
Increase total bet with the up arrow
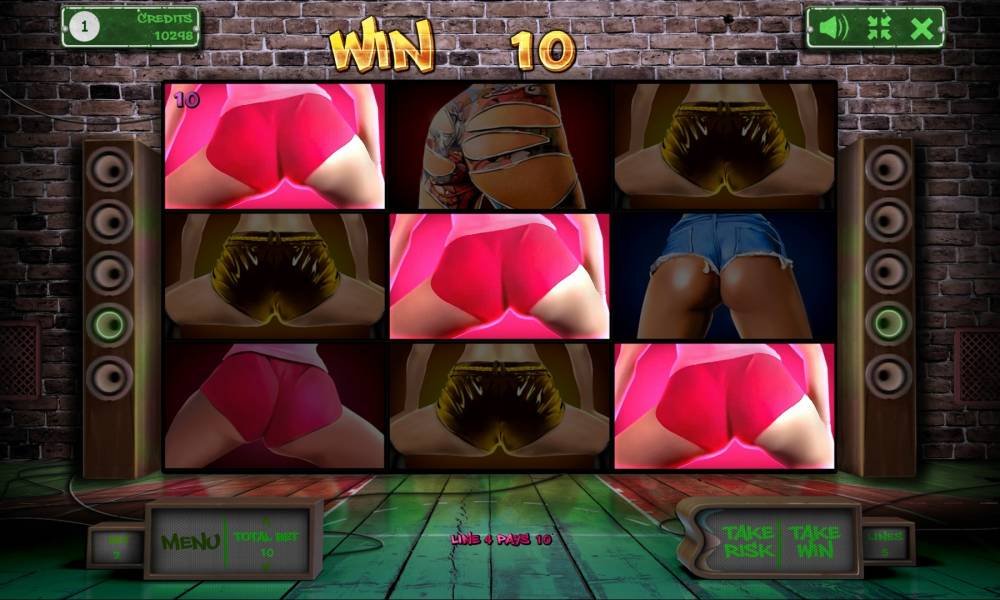pyautogui.click(x=267, y=521)
